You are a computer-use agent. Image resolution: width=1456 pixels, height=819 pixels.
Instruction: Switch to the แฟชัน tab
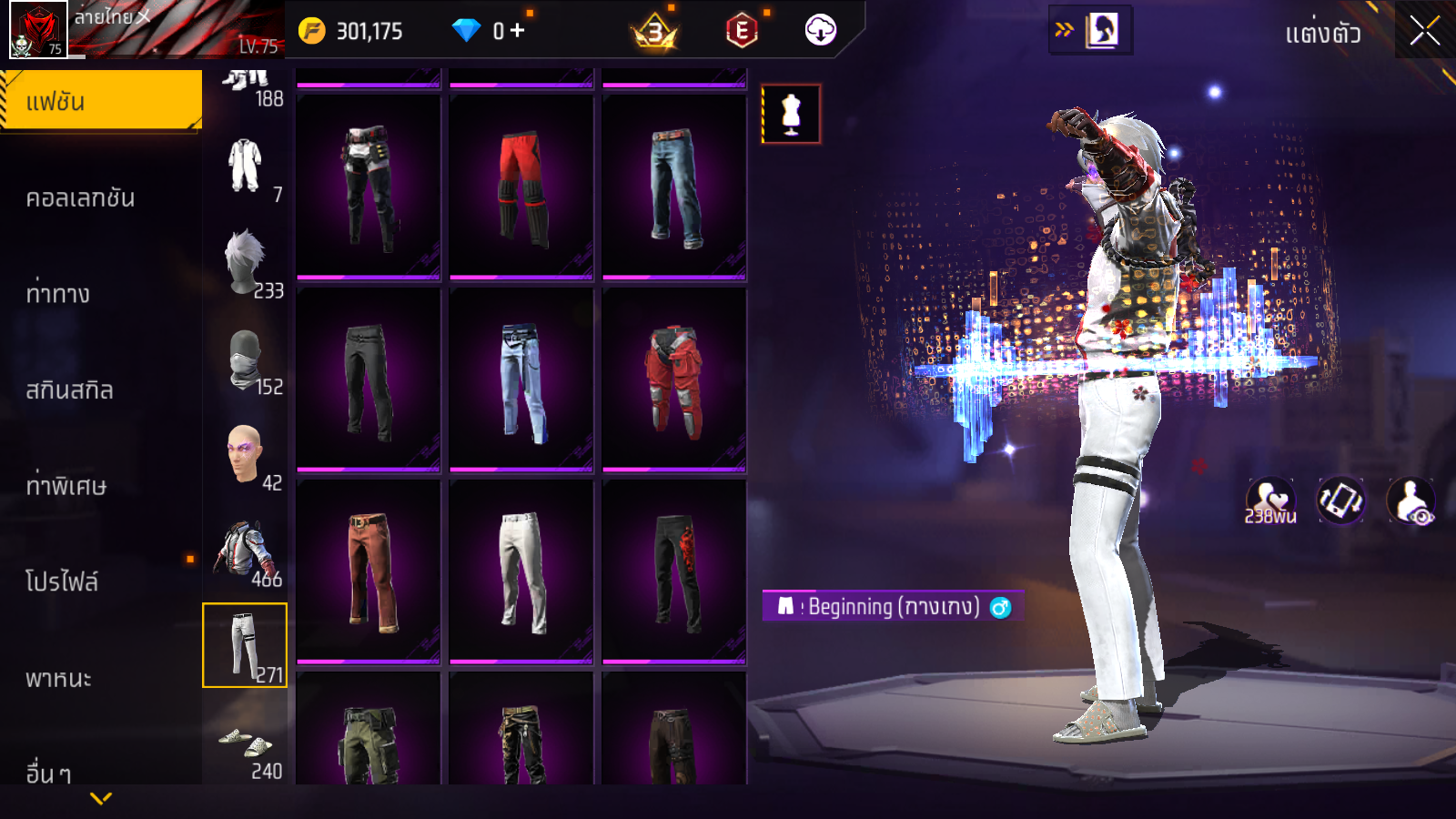pyautogui.click(x=101, y=101)
